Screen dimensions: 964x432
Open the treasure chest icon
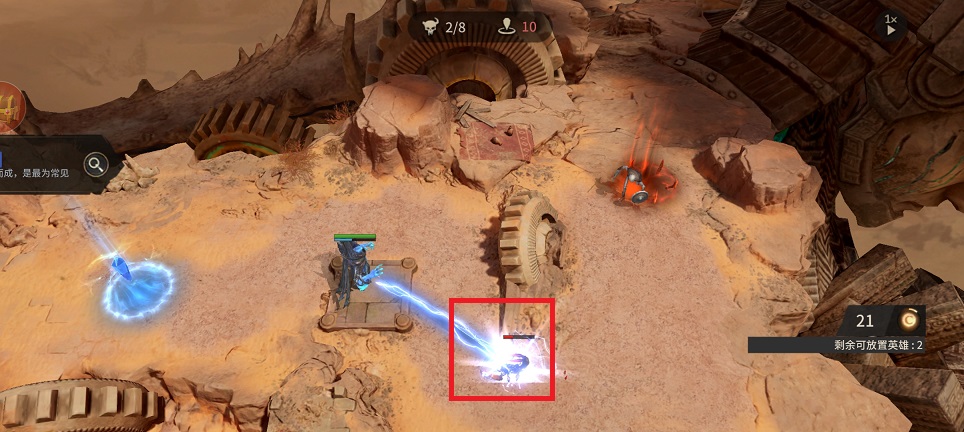(9, 106)
